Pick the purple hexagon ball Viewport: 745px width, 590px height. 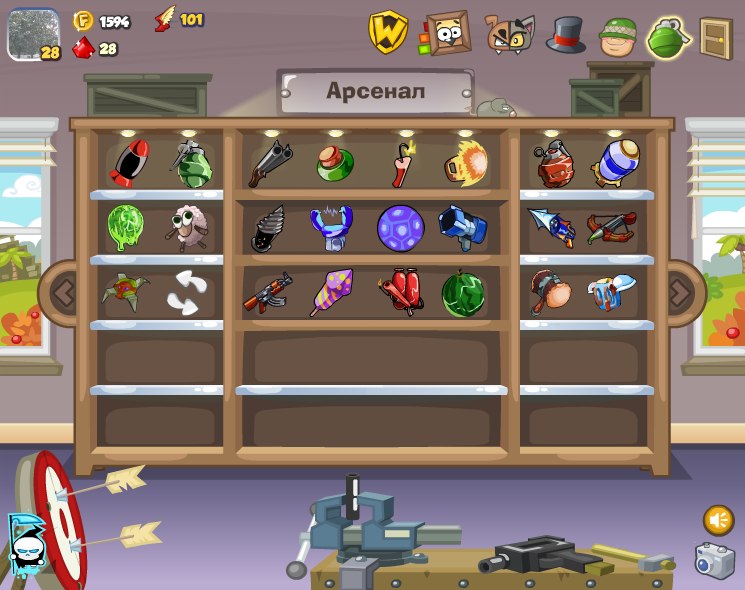pyautogui.click(x=401, y=228)
